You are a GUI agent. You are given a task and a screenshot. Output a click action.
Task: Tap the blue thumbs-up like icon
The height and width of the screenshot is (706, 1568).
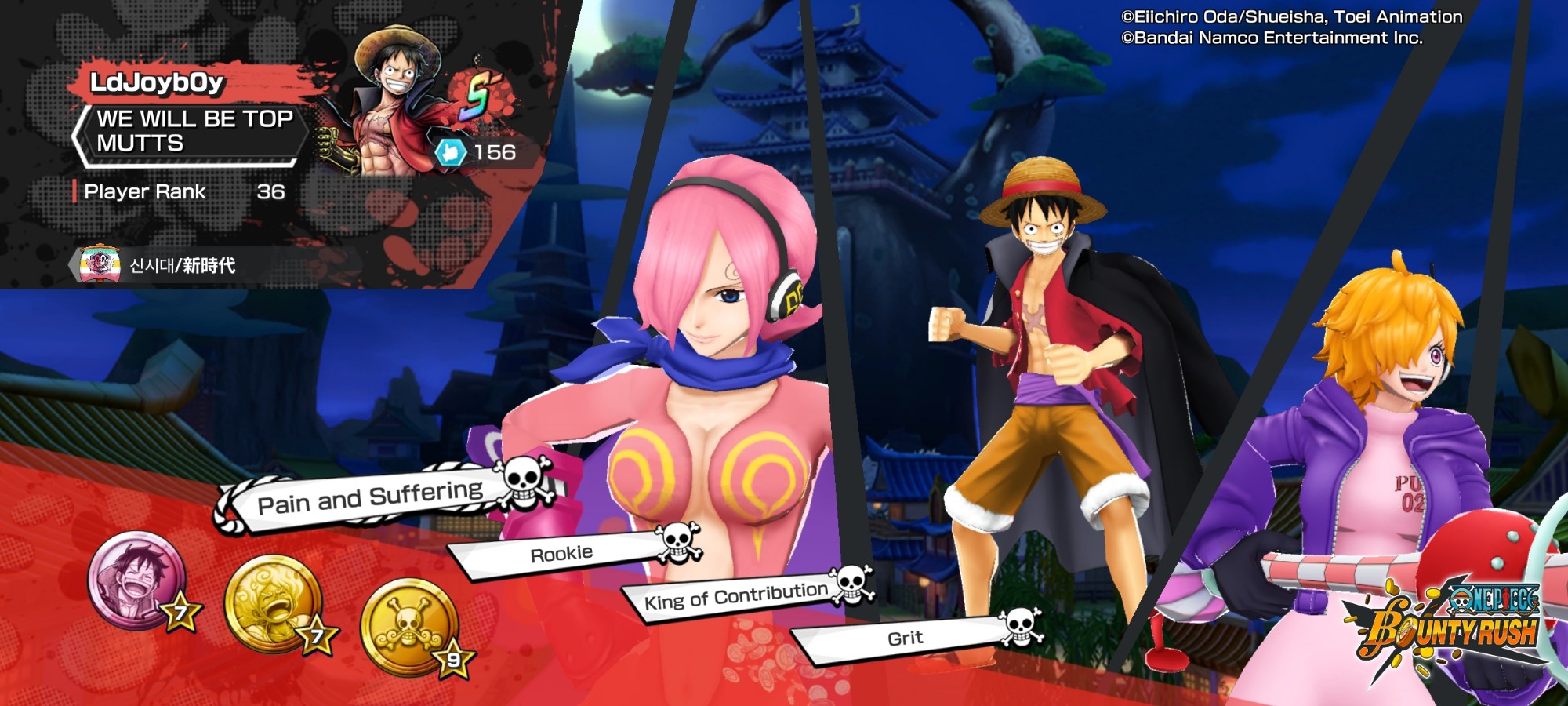pyautogui.click(x=451, y=152)
